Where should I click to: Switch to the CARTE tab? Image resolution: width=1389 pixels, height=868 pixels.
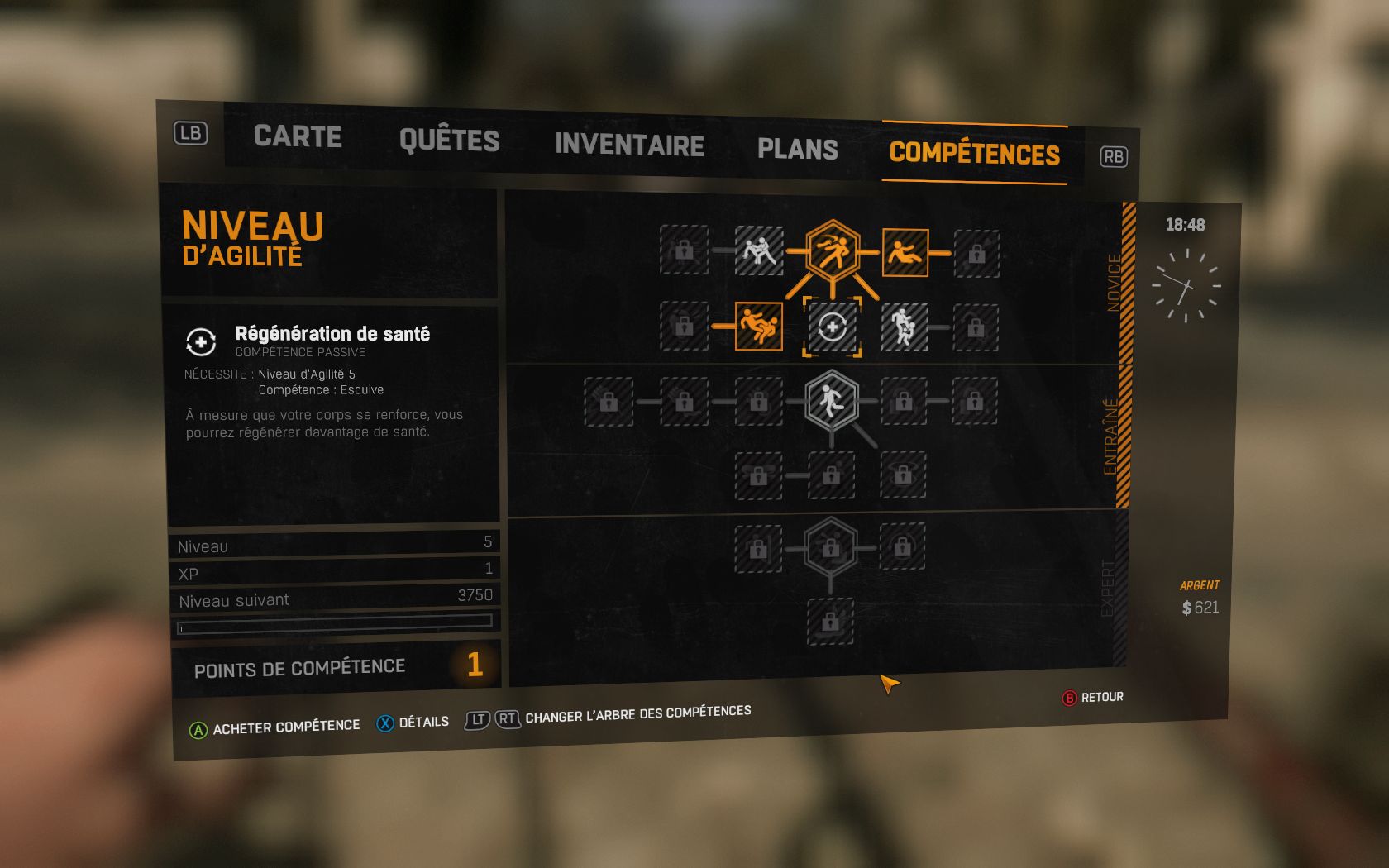298,136
